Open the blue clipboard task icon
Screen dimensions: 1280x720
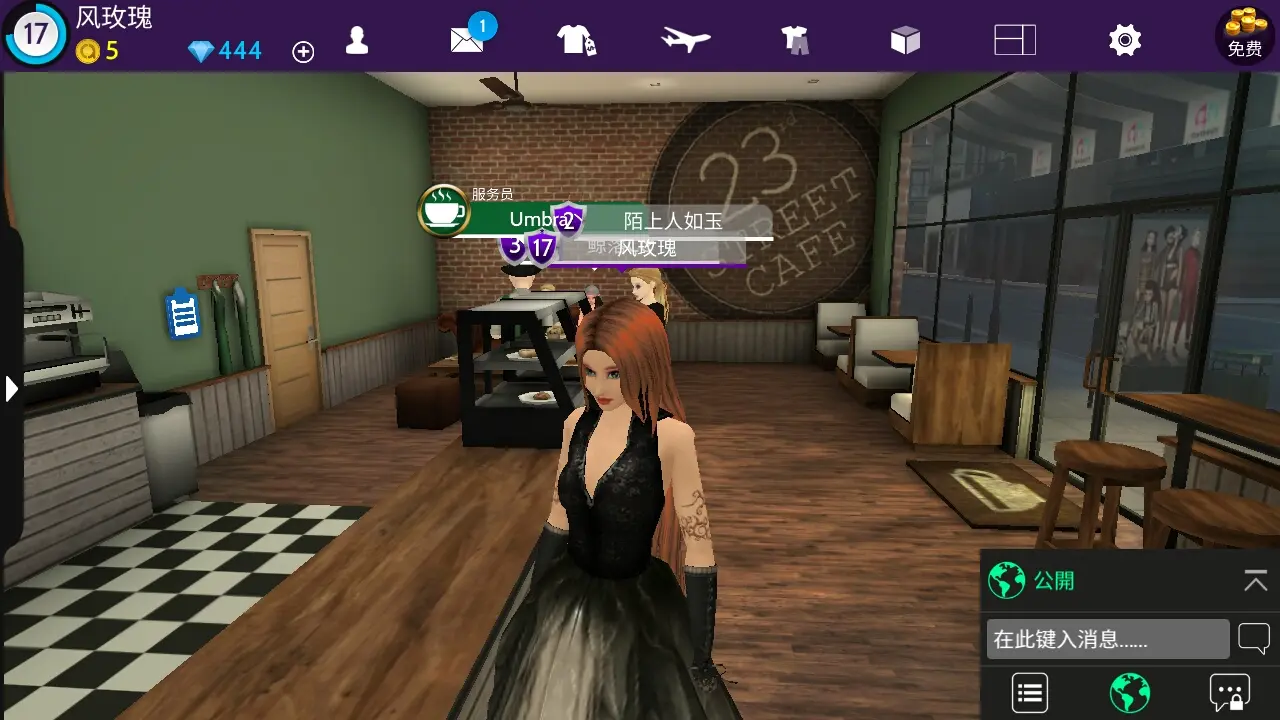click(183, 314)
